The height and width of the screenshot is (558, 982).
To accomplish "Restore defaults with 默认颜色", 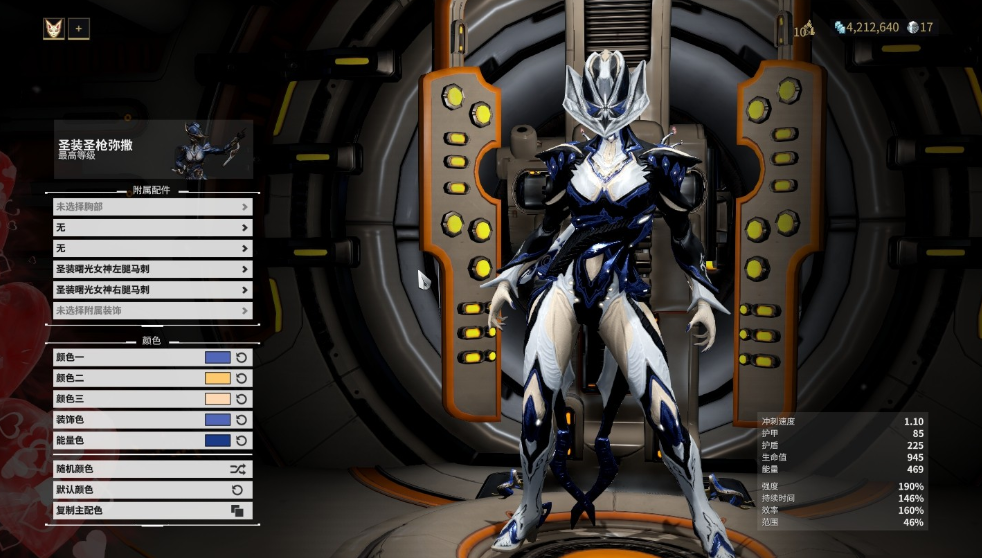I will (152, 490).
